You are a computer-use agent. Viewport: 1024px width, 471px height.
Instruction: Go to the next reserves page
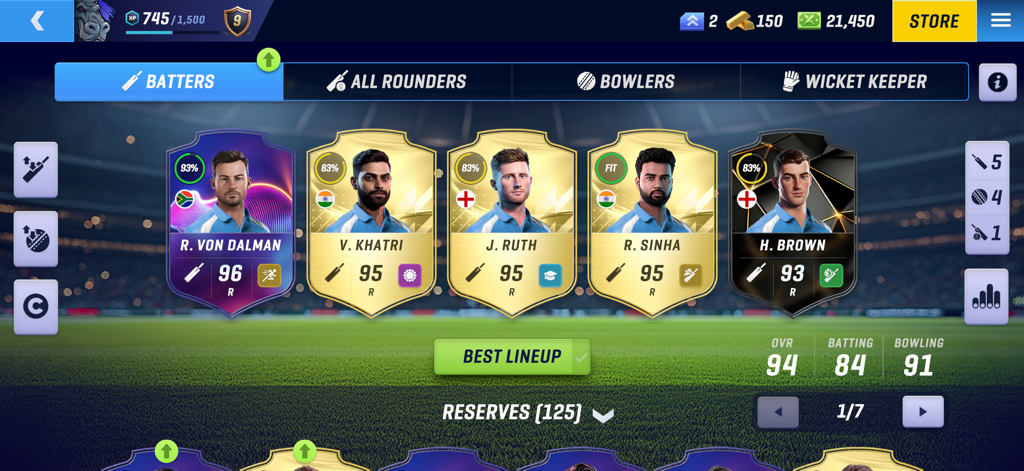pos(922,412)
